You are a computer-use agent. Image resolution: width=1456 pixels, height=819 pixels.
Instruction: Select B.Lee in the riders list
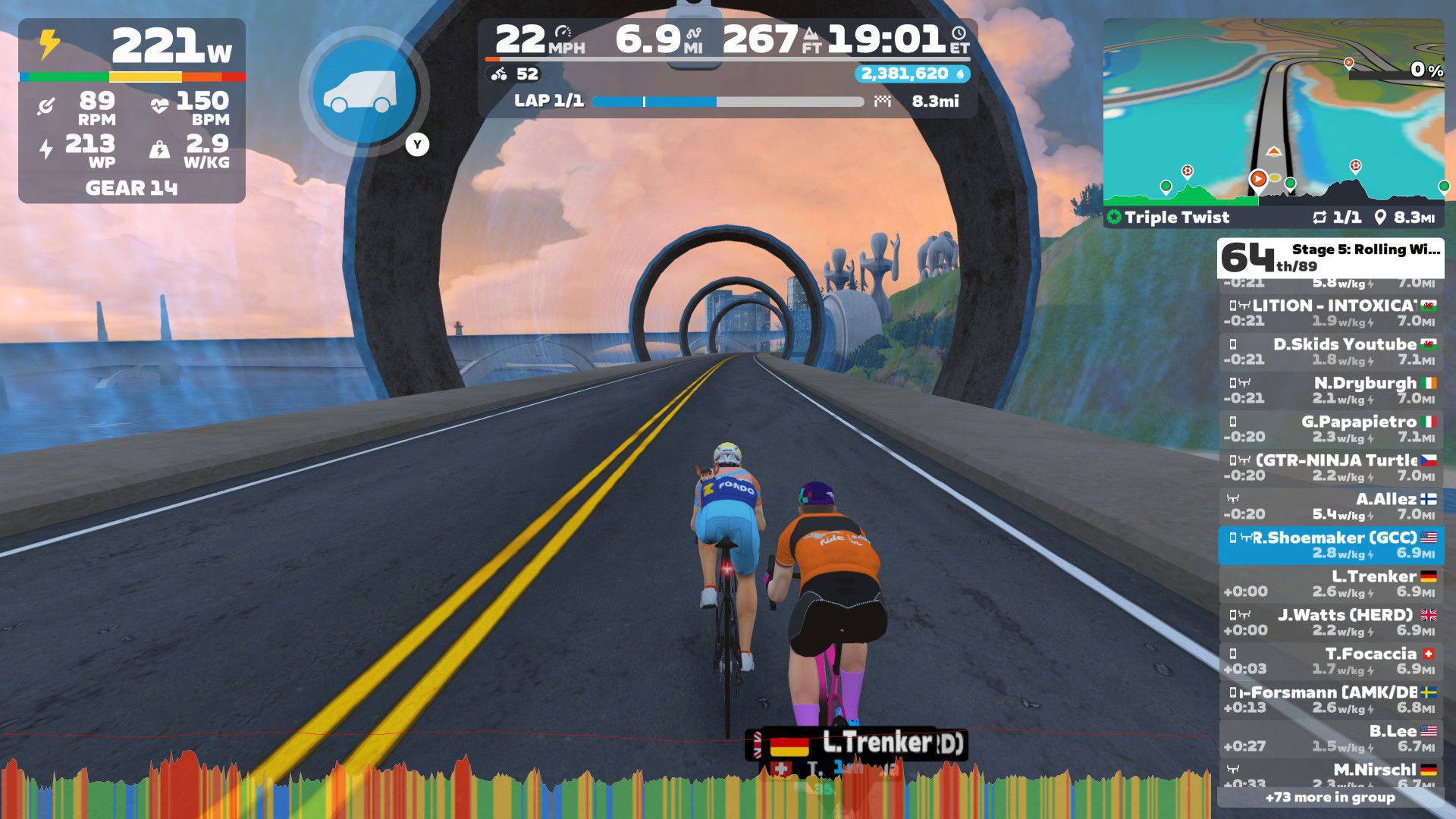(x=1330, y=739)
